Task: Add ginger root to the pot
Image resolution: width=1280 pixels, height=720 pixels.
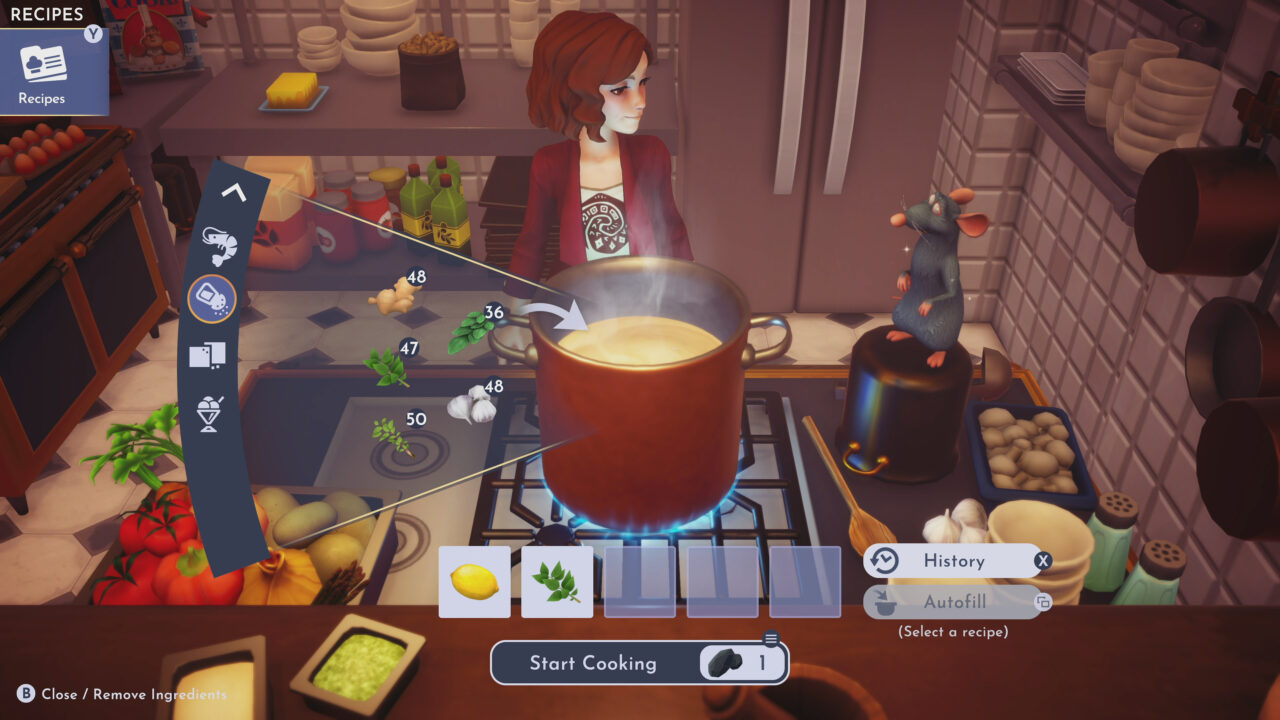Action: coord(392,296)
